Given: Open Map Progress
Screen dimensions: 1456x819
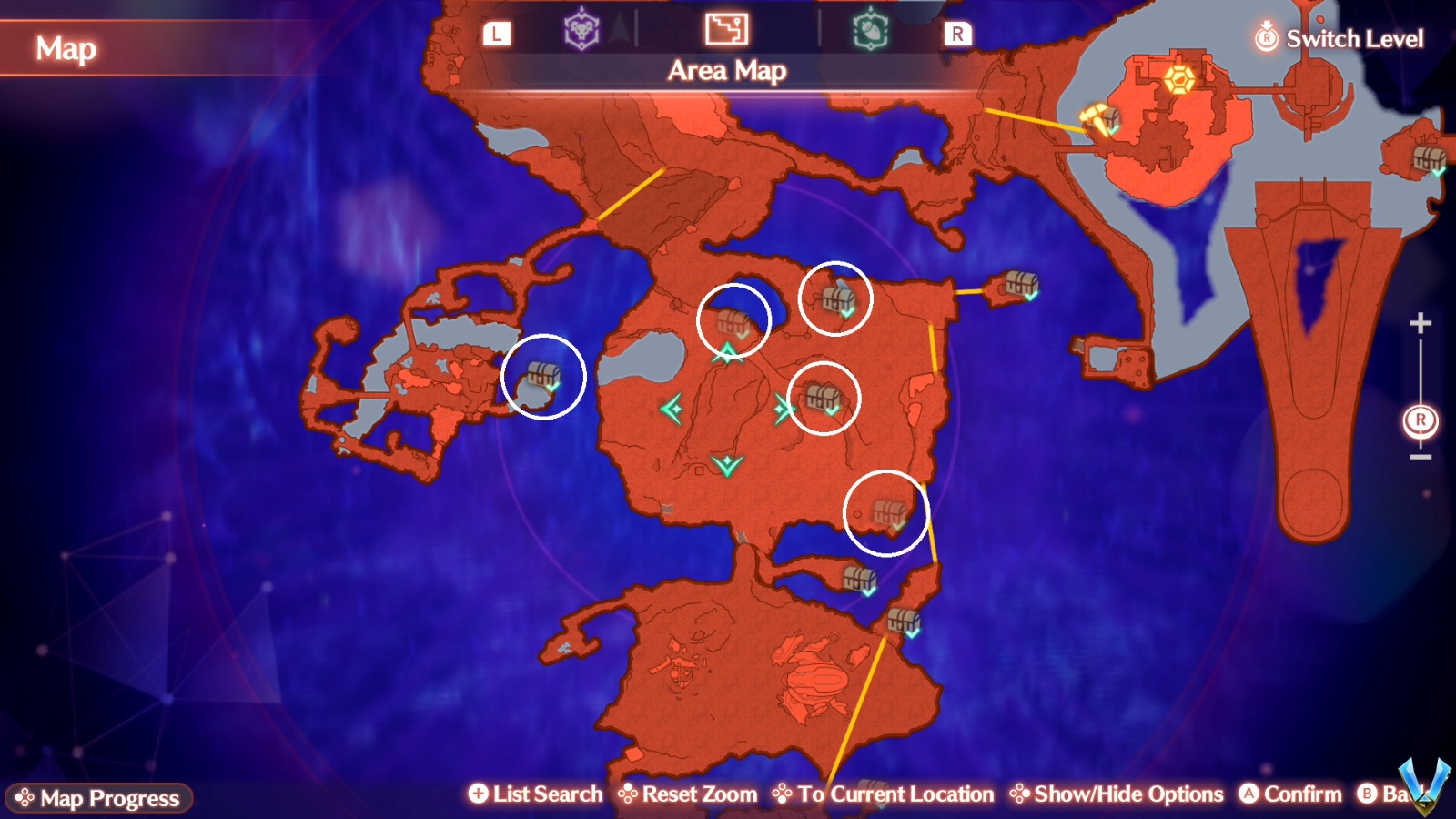Looking at the screenshot, I should click(100, 798).
